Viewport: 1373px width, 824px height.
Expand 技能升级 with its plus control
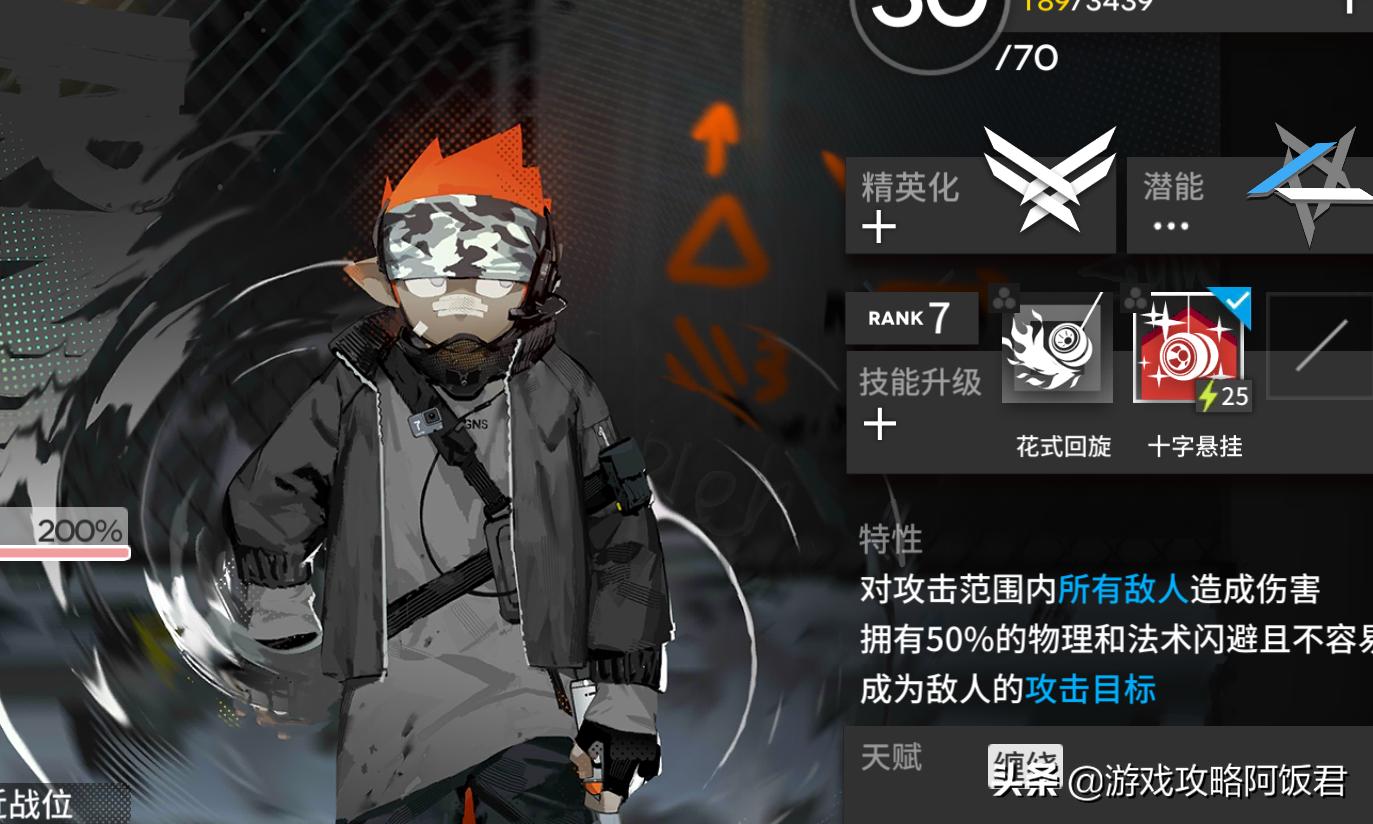point(880,425)
